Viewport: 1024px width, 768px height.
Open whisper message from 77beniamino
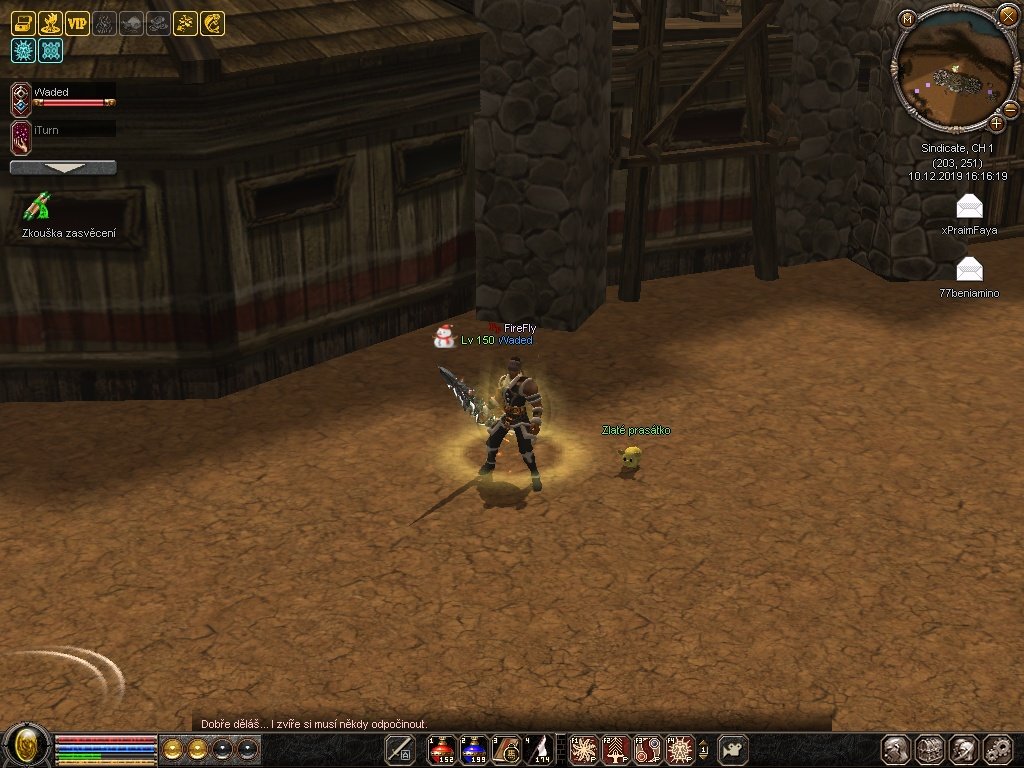click(969, 270)
